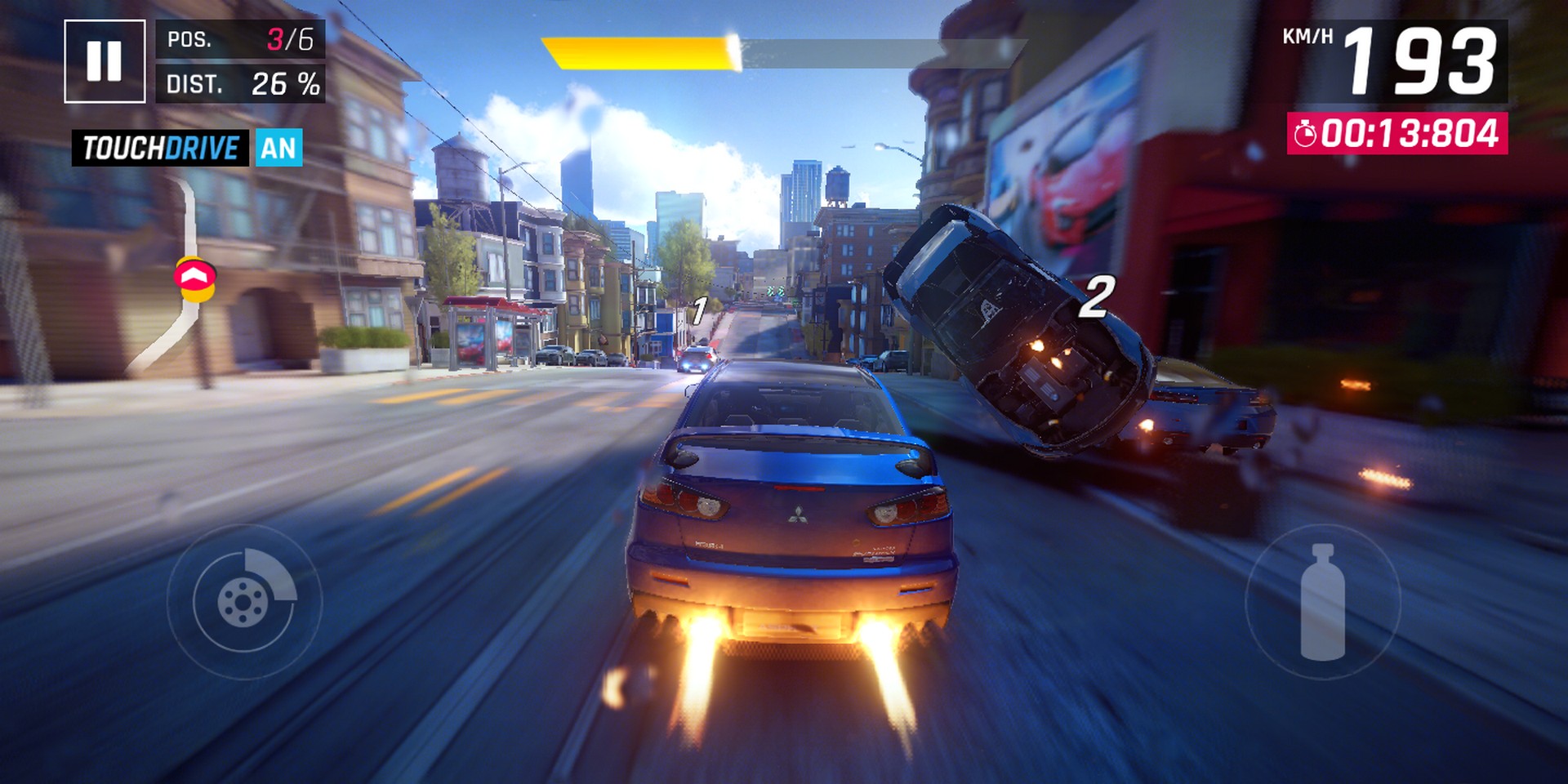Activate the nitro bottle boost

point(1322,602)
